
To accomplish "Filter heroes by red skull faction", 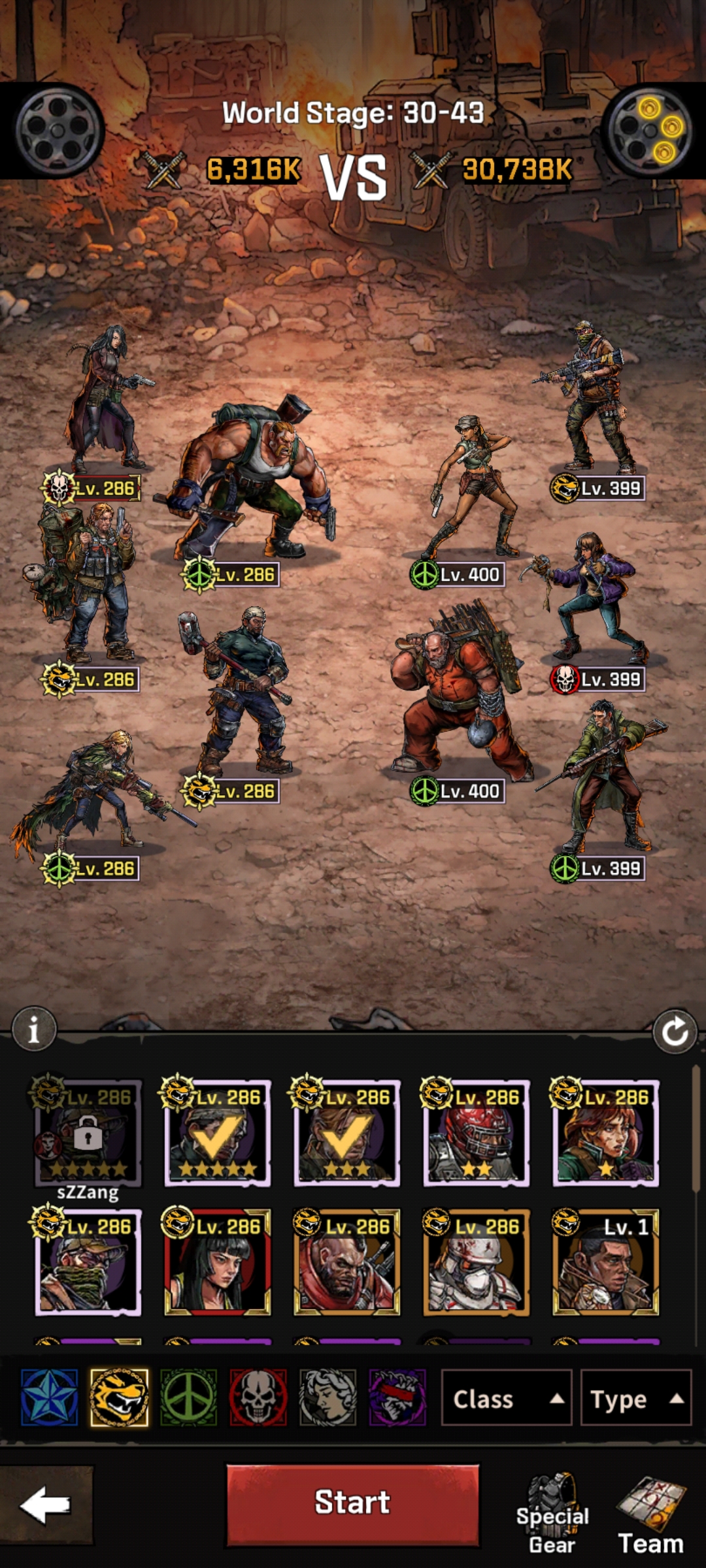I will point(258,1397).
